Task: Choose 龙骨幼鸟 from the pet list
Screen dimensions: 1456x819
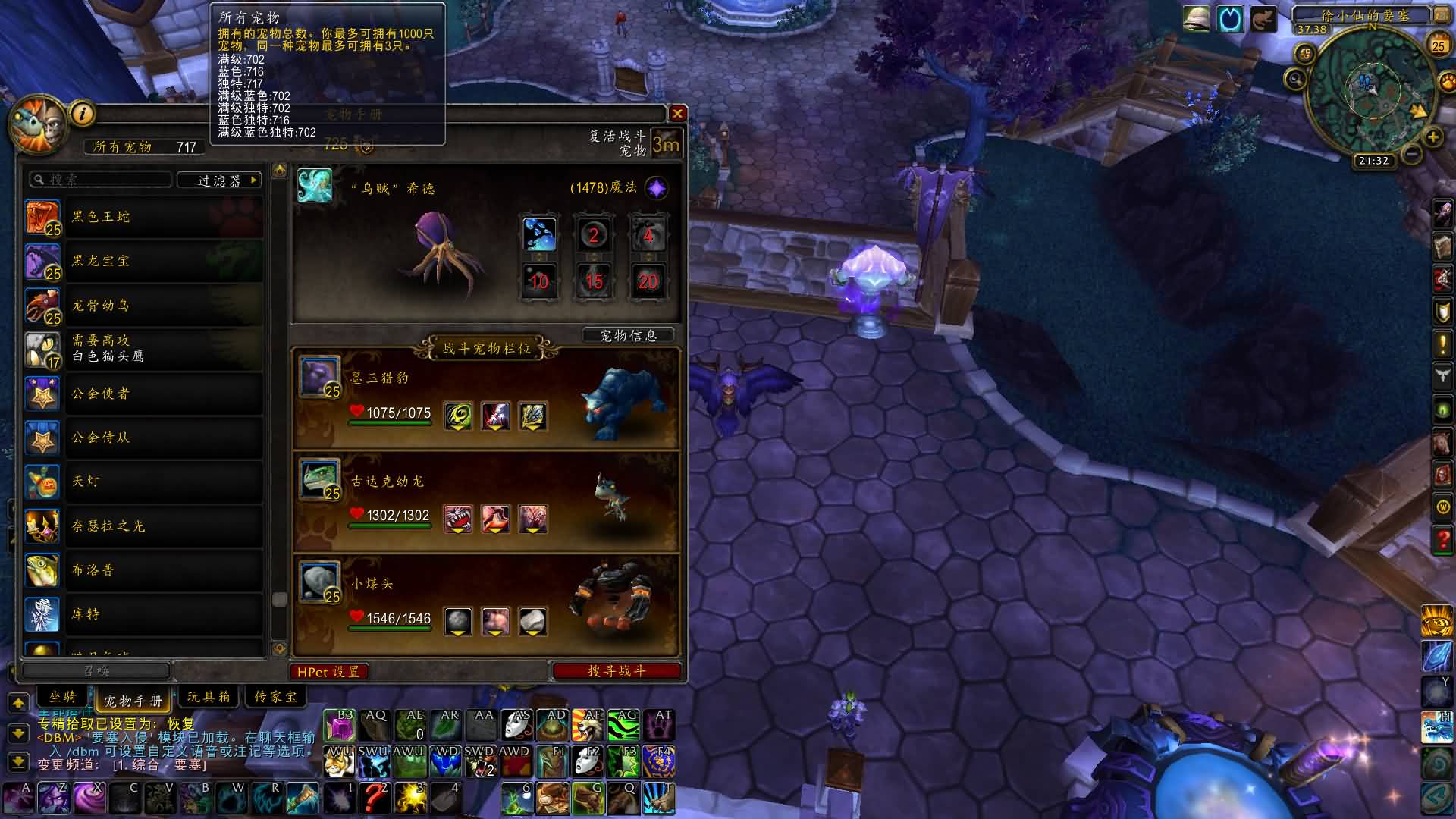Action: point(144,306)
